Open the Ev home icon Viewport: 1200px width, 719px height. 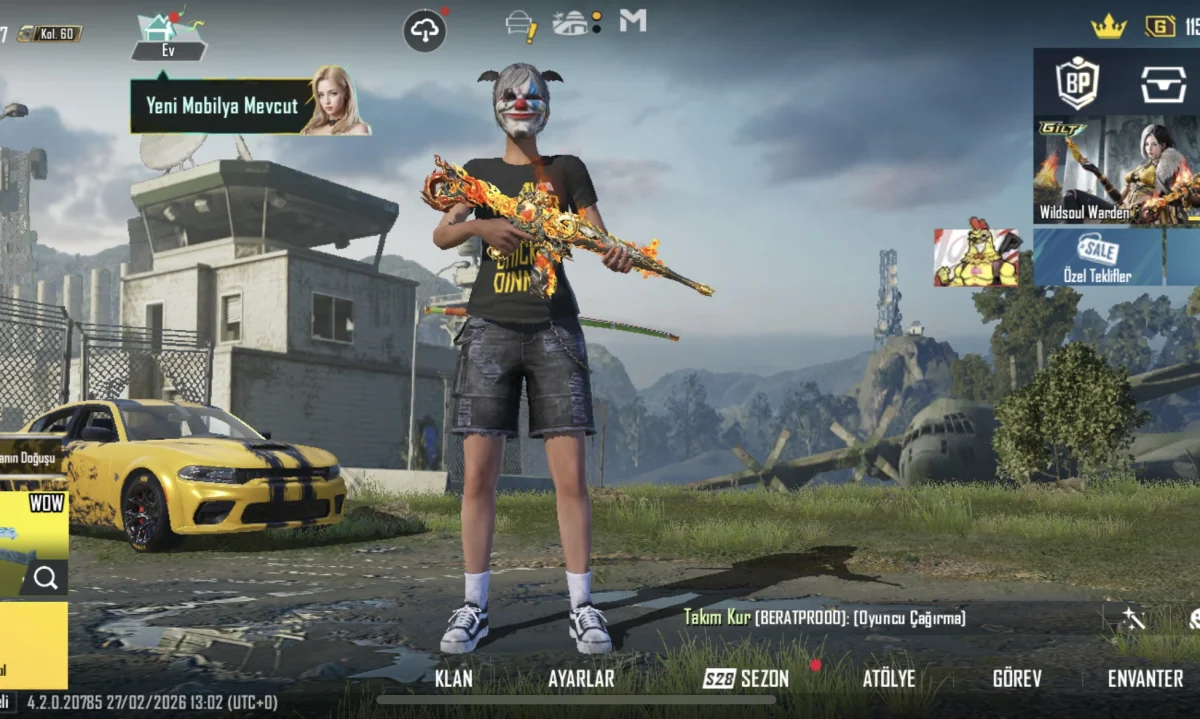click(168, 34)
